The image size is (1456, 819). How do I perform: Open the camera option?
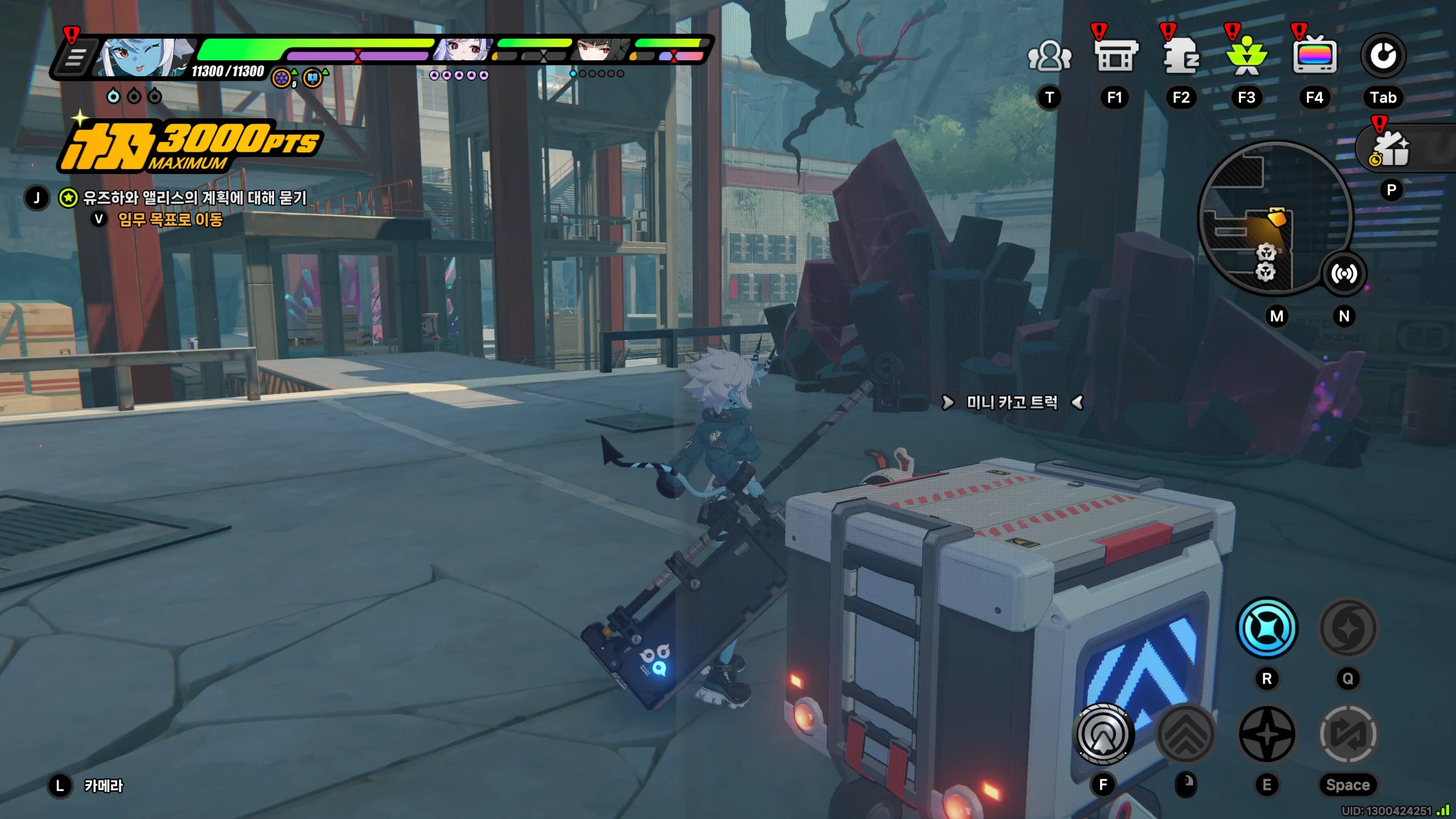[x=103, y=786]
